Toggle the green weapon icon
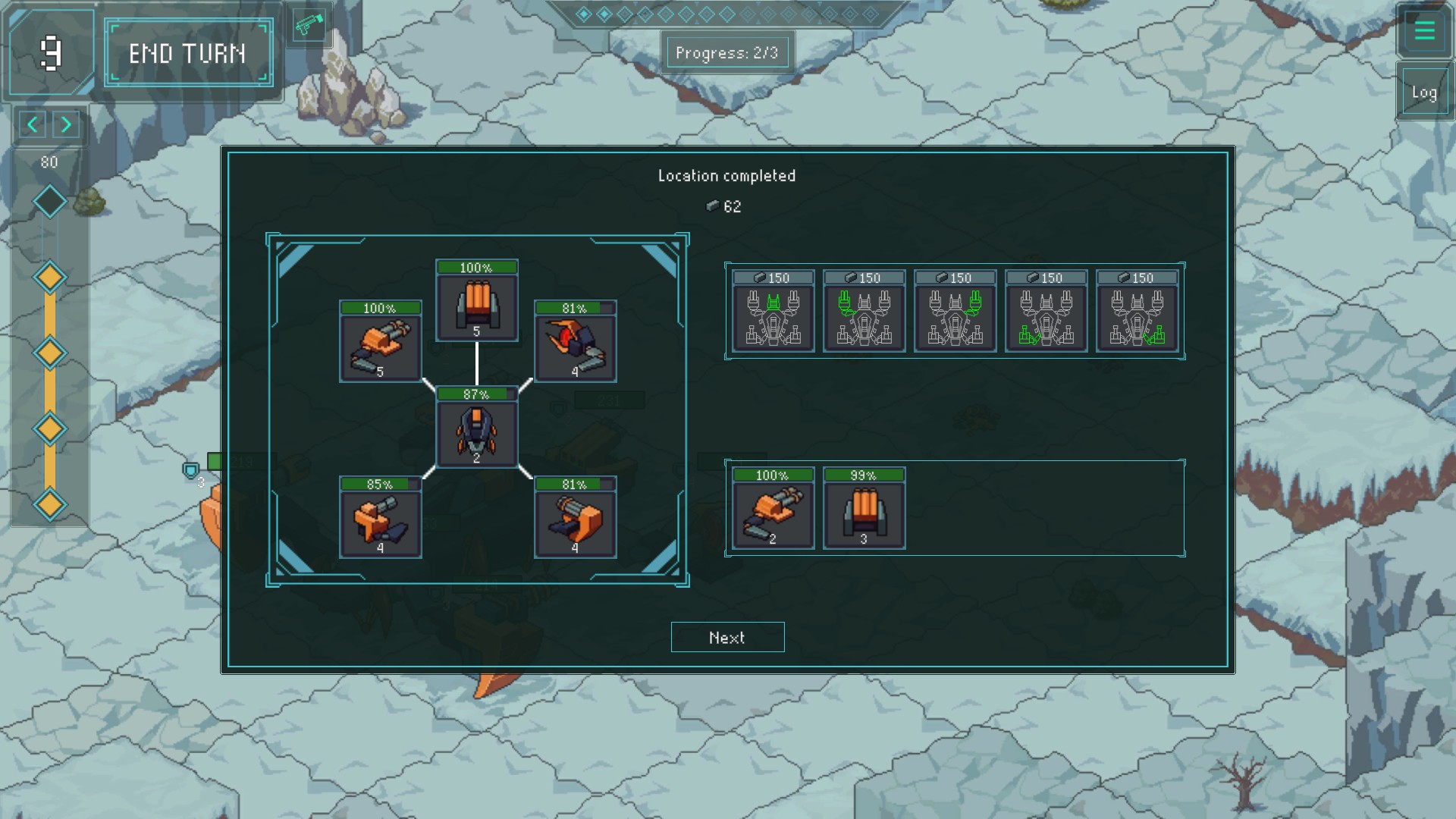 [309, 27]
